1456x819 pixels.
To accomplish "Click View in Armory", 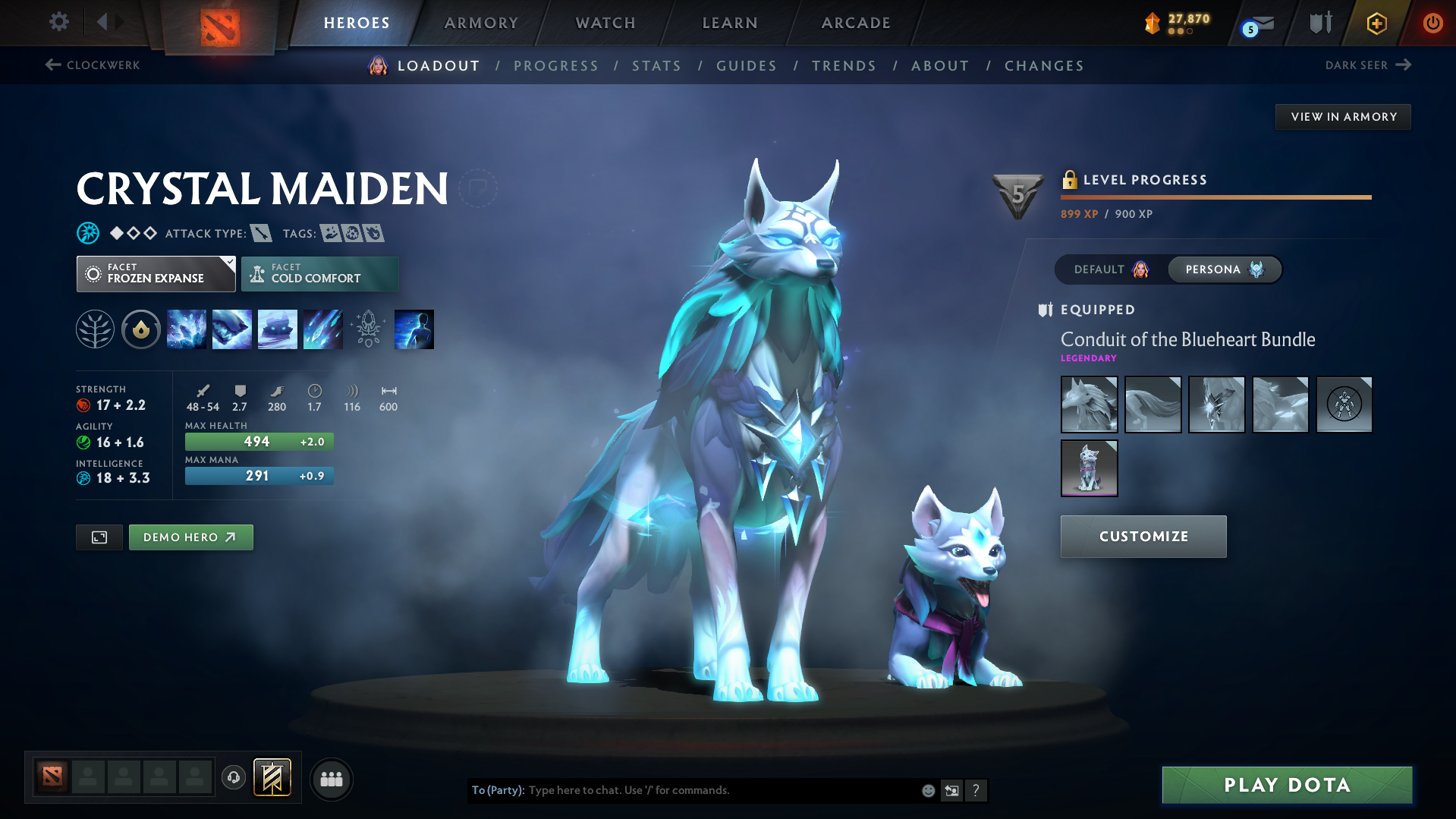I will tap(1343, 116).
